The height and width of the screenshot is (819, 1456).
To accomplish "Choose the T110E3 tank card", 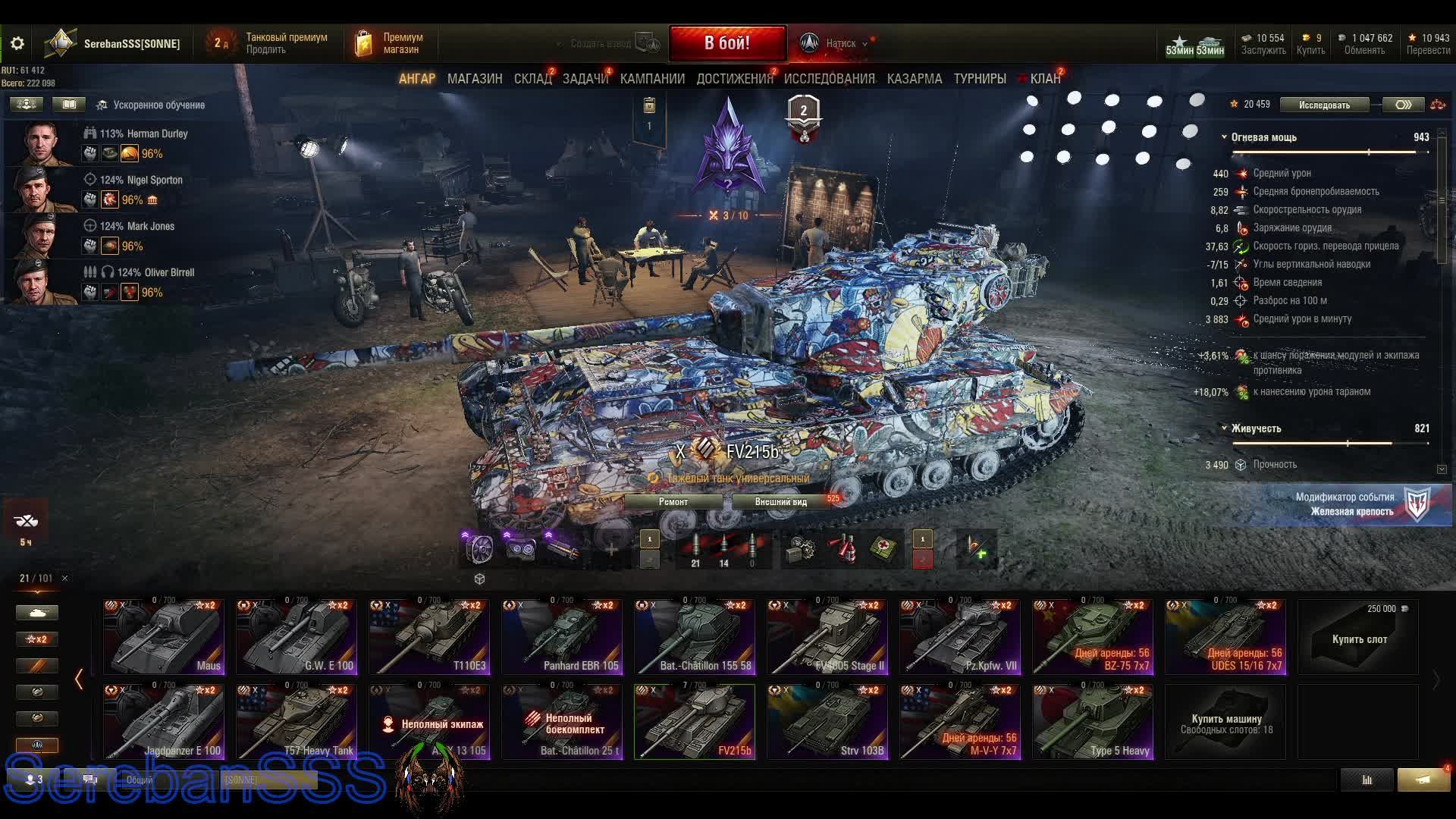I will pyautogui.click(x=429, y=637).
